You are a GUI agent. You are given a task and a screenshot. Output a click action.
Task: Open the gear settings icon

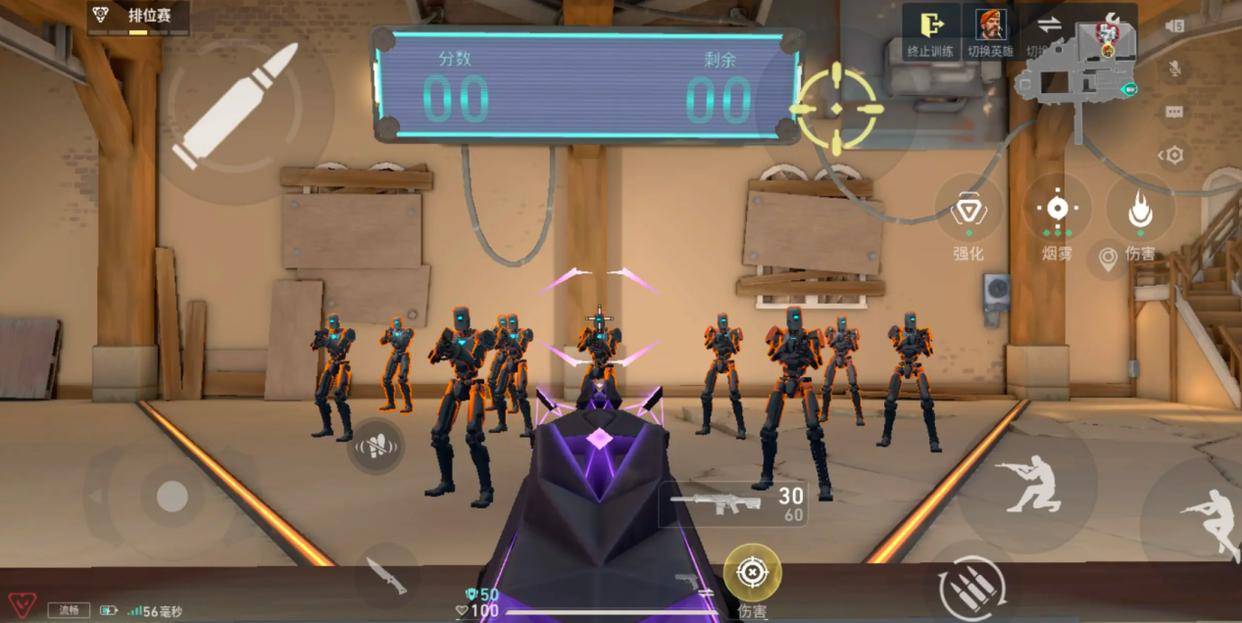point(1173,155)
